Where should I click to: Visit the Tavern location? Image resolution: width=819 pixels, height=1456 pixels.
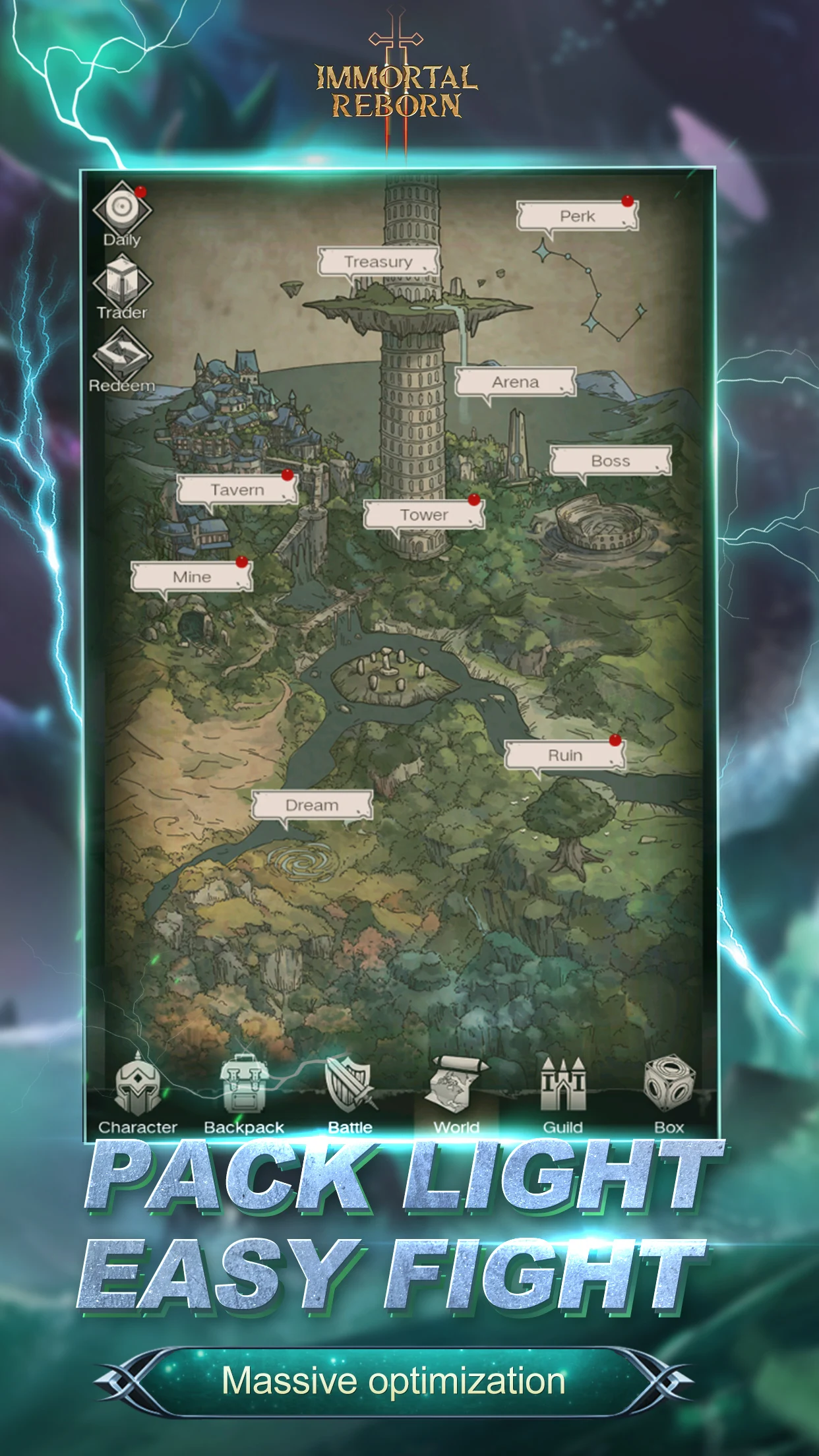pos(237,490)
